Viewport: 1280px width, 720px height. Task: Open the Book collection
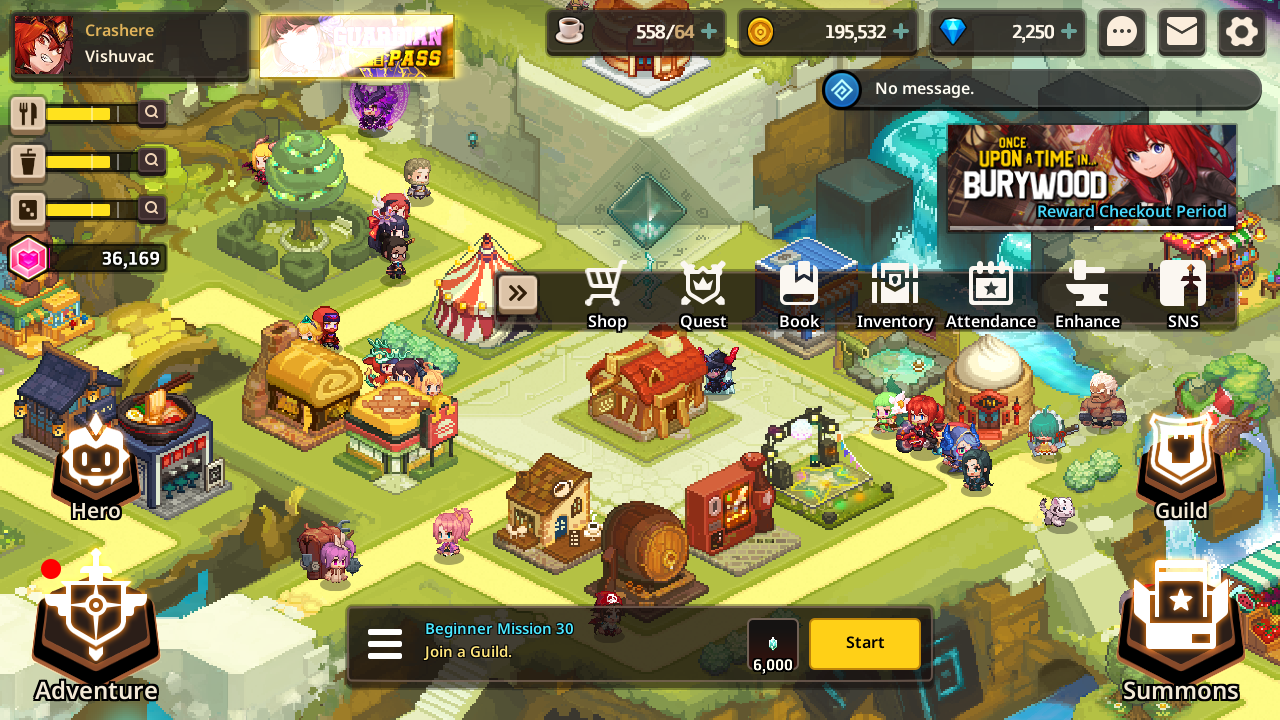pos(799,295)
